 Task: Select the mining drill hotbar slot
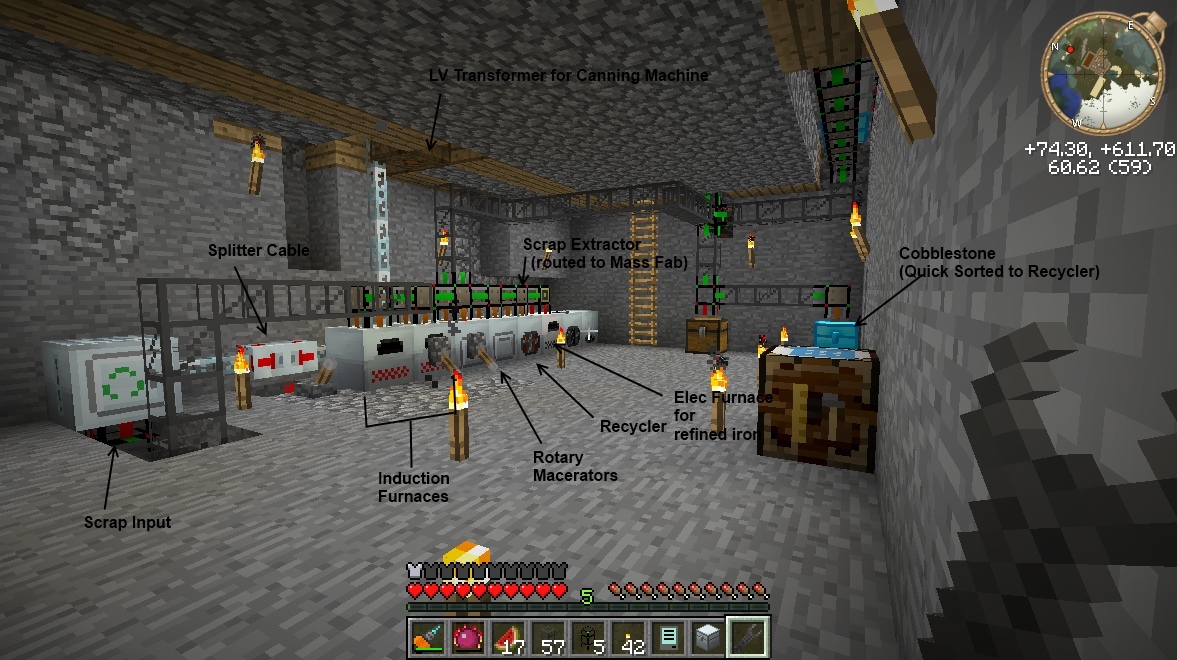pyautogui.click(x=427, y=637)
